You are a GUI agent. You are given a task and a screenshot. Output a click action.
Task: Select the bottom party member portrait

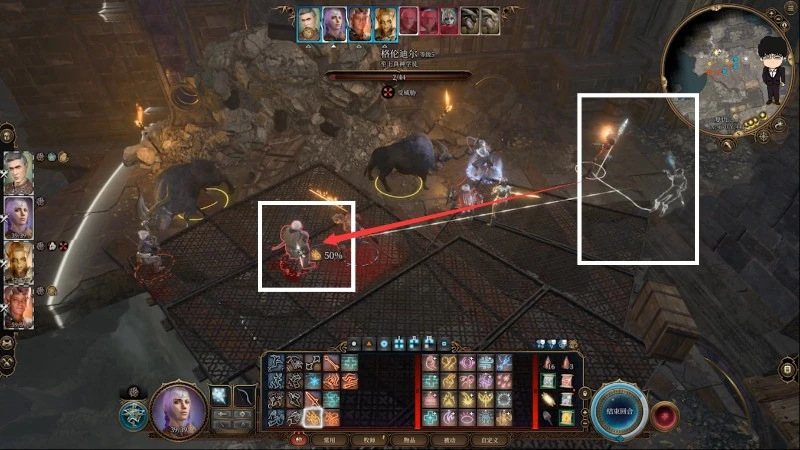pyautogui.click(x=18, y=306)
